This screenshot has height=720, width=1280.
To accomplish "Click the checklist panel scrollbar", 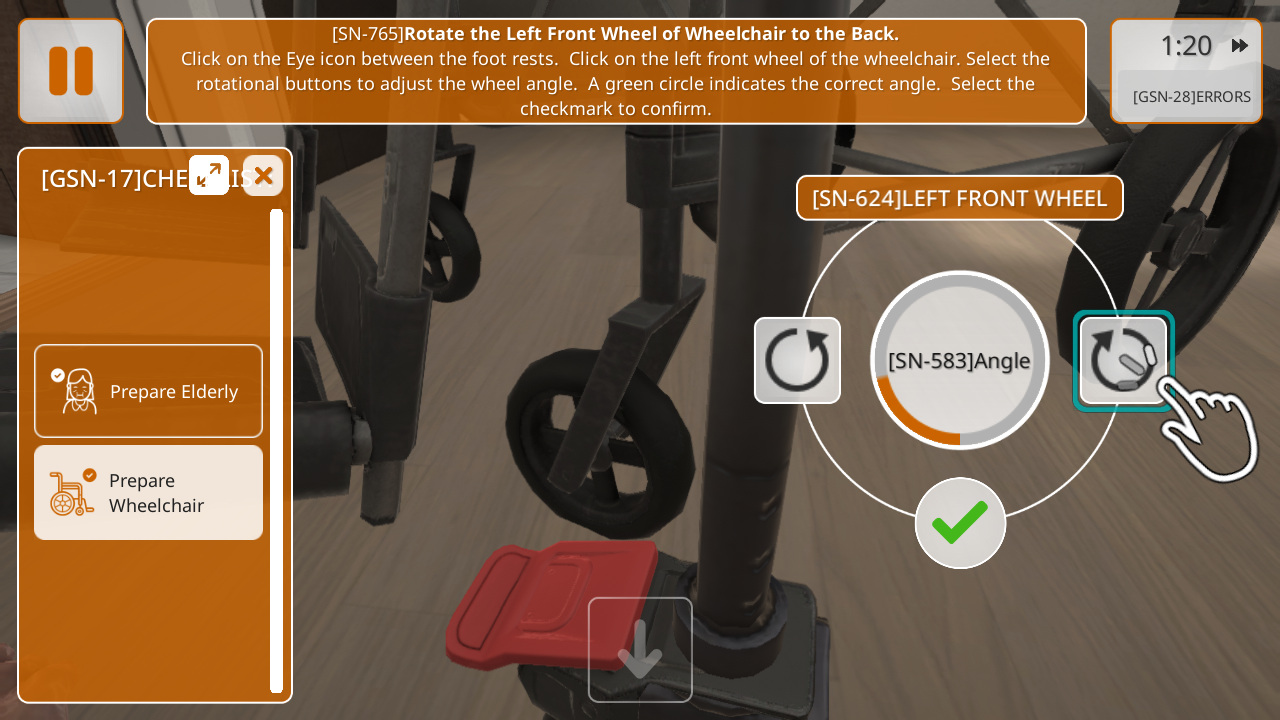I will (276, 450).
